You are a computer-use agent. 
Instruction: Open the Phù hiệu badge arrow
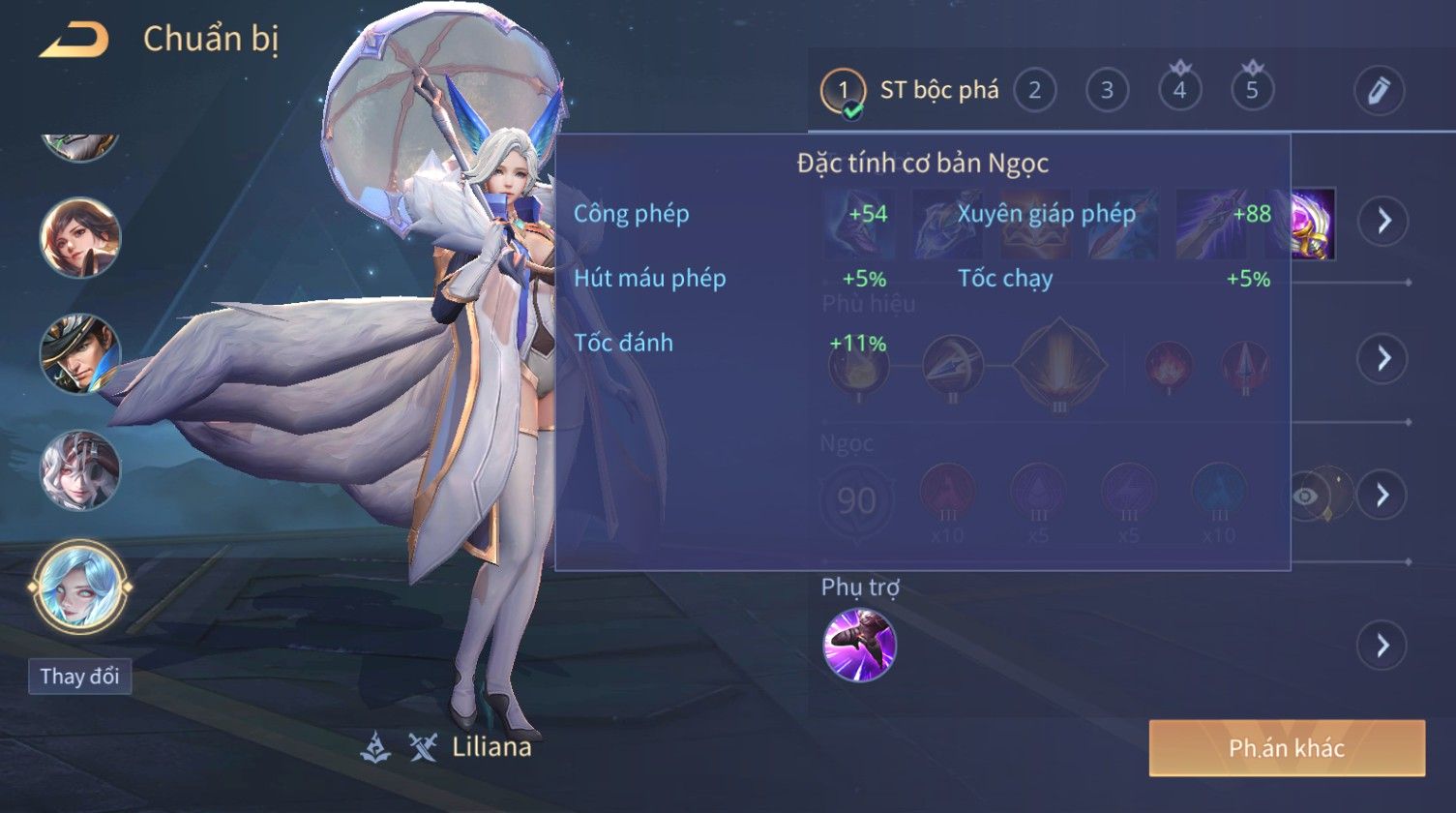(1382, 358)
